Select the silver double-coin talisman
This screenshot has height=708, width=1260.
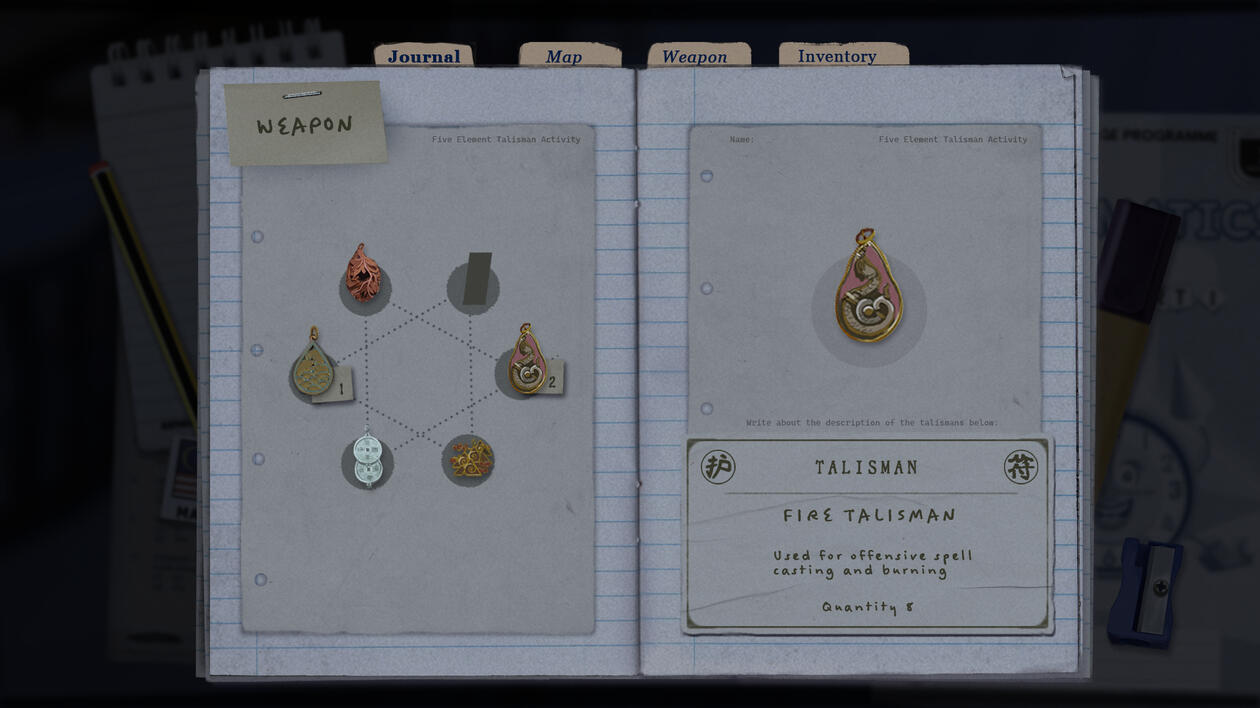coord(368,460)
